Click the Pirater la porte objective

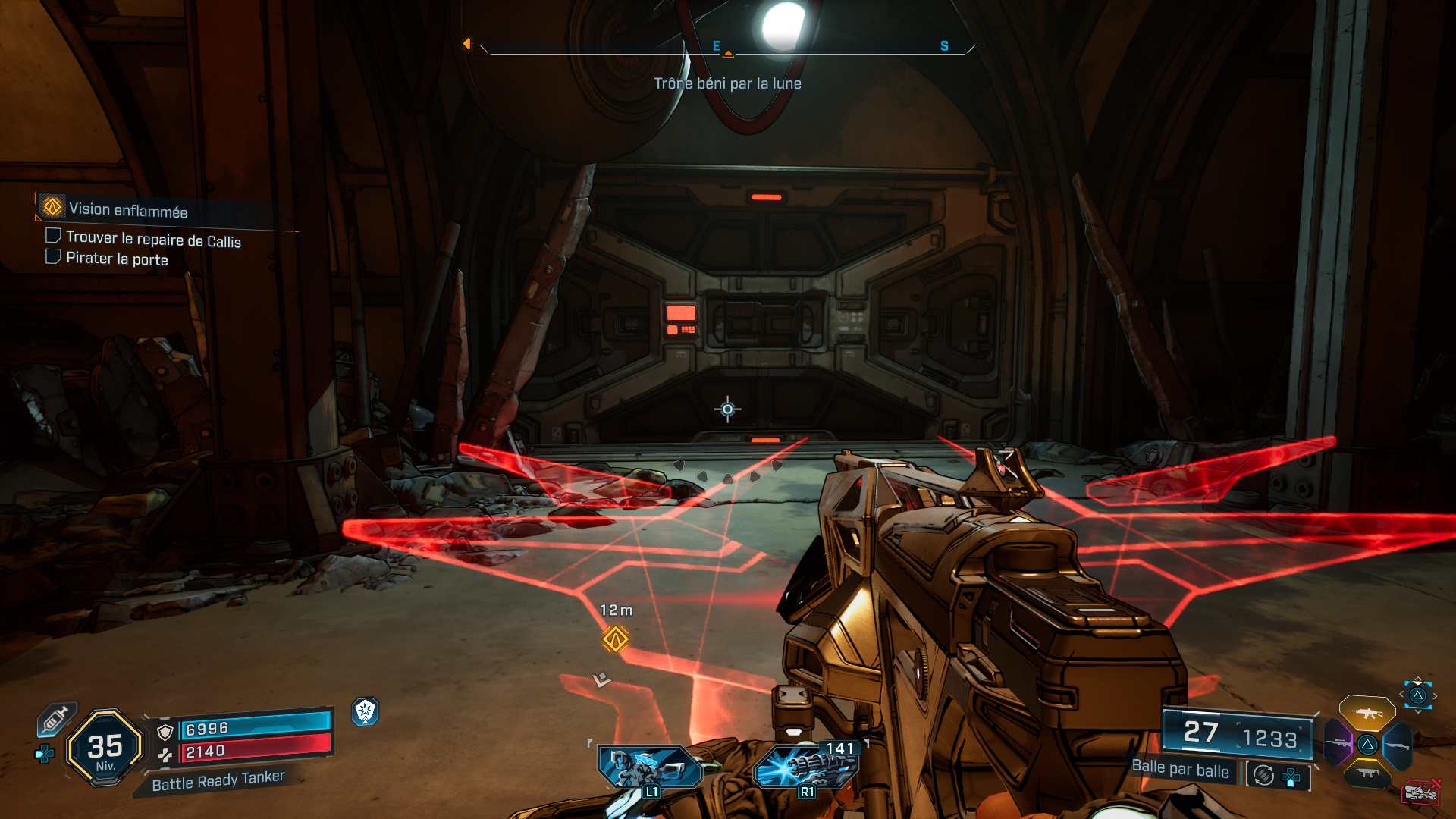pos(116,259)
